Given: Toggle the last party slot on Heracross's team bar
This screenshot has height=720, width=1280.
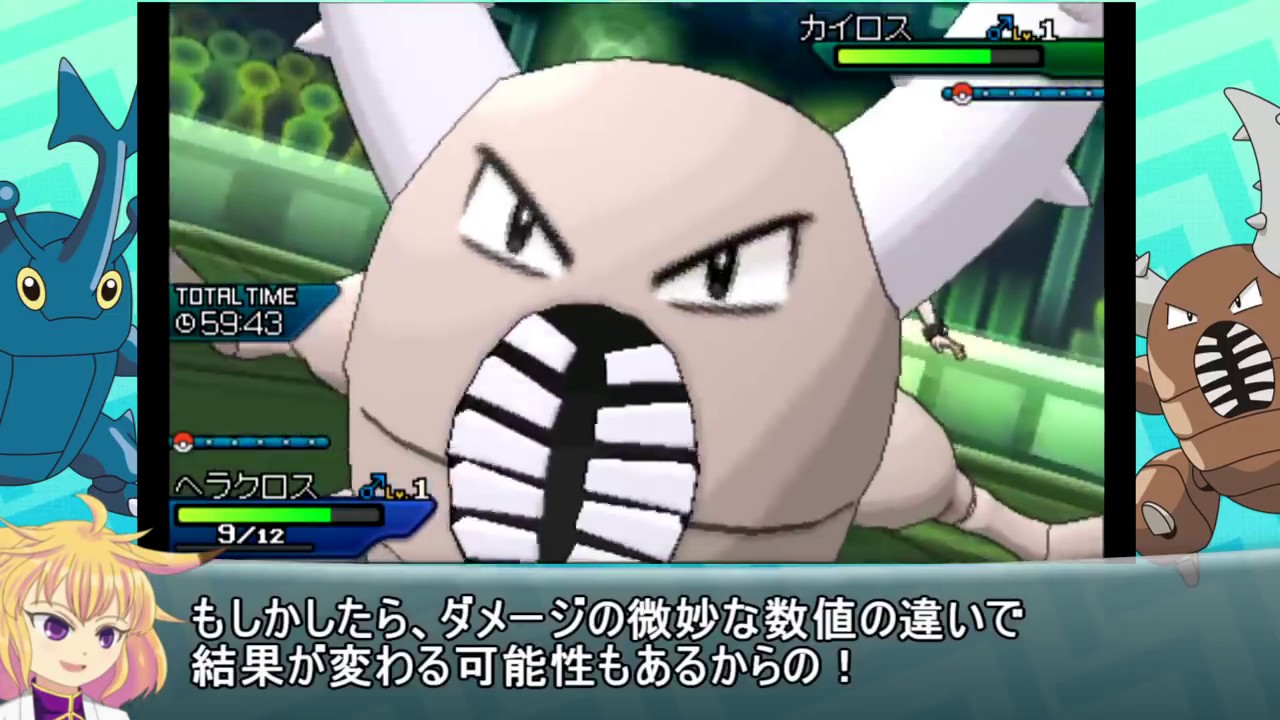Looking at the screenshot, I should point(312,442).
